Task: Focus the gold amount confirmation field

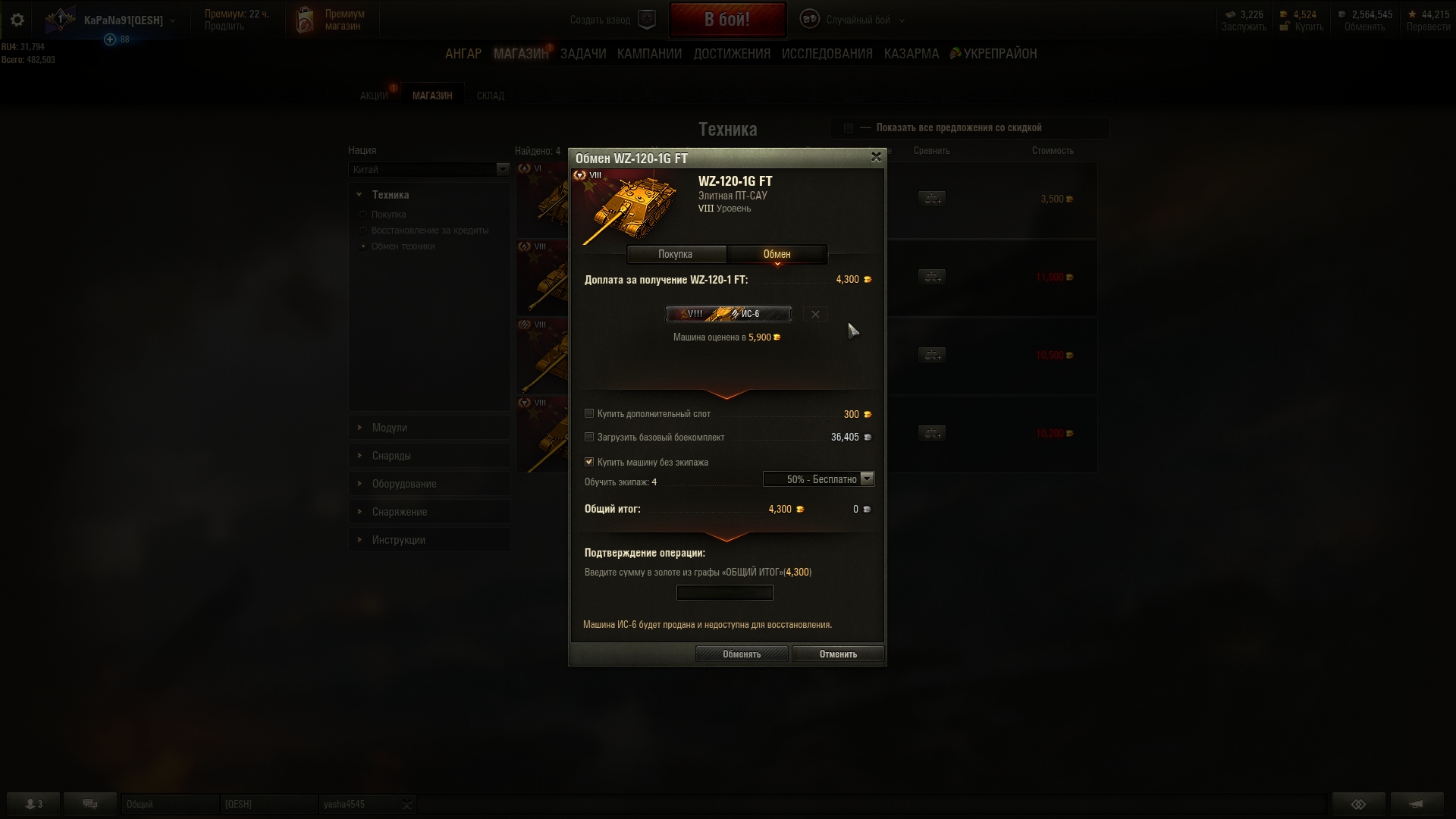Action: pyautogui.click(x=724, y=593)
